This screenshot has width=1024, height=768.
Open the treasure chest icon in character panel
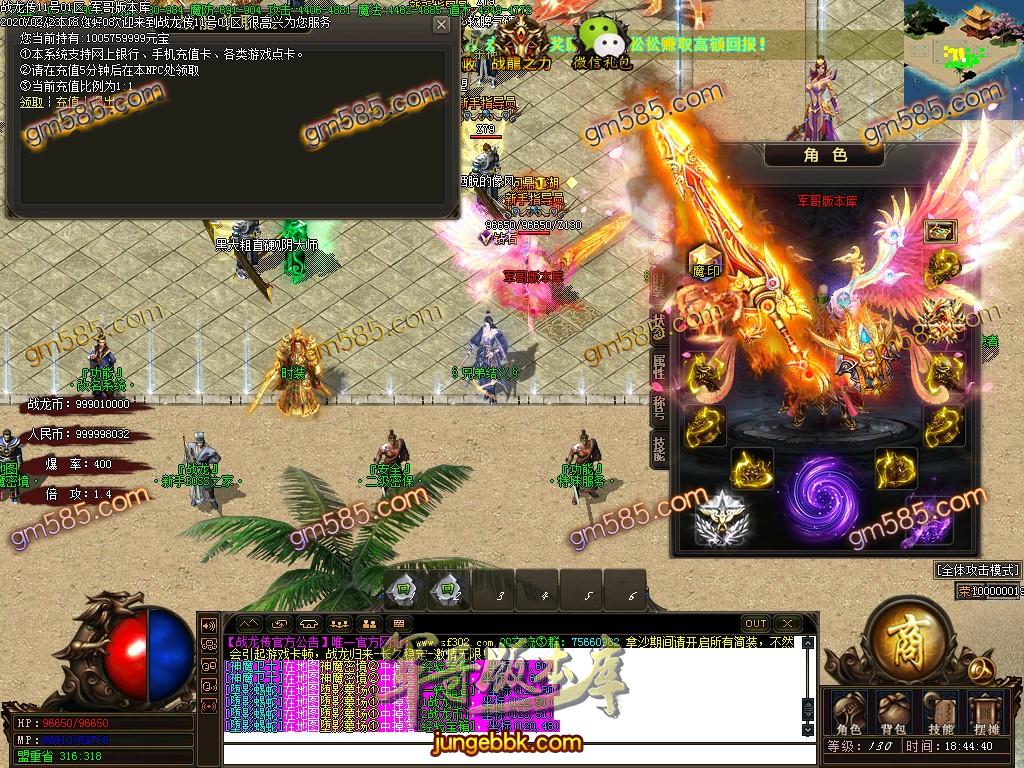pyautogui.click(x=940, y=232)
